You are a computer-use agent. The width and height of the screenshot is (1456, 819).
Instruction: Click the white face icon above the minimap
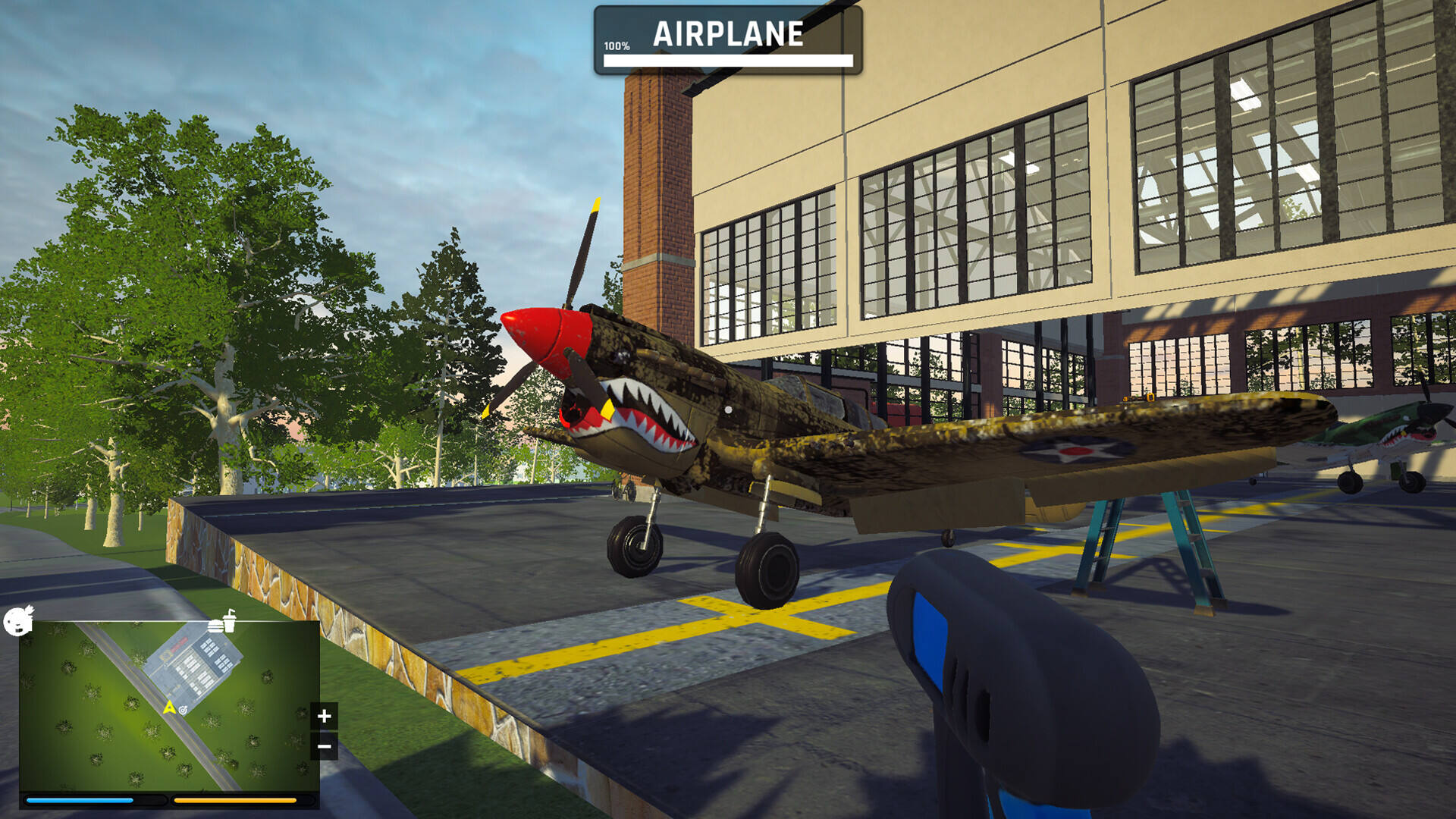coord(18,620)
